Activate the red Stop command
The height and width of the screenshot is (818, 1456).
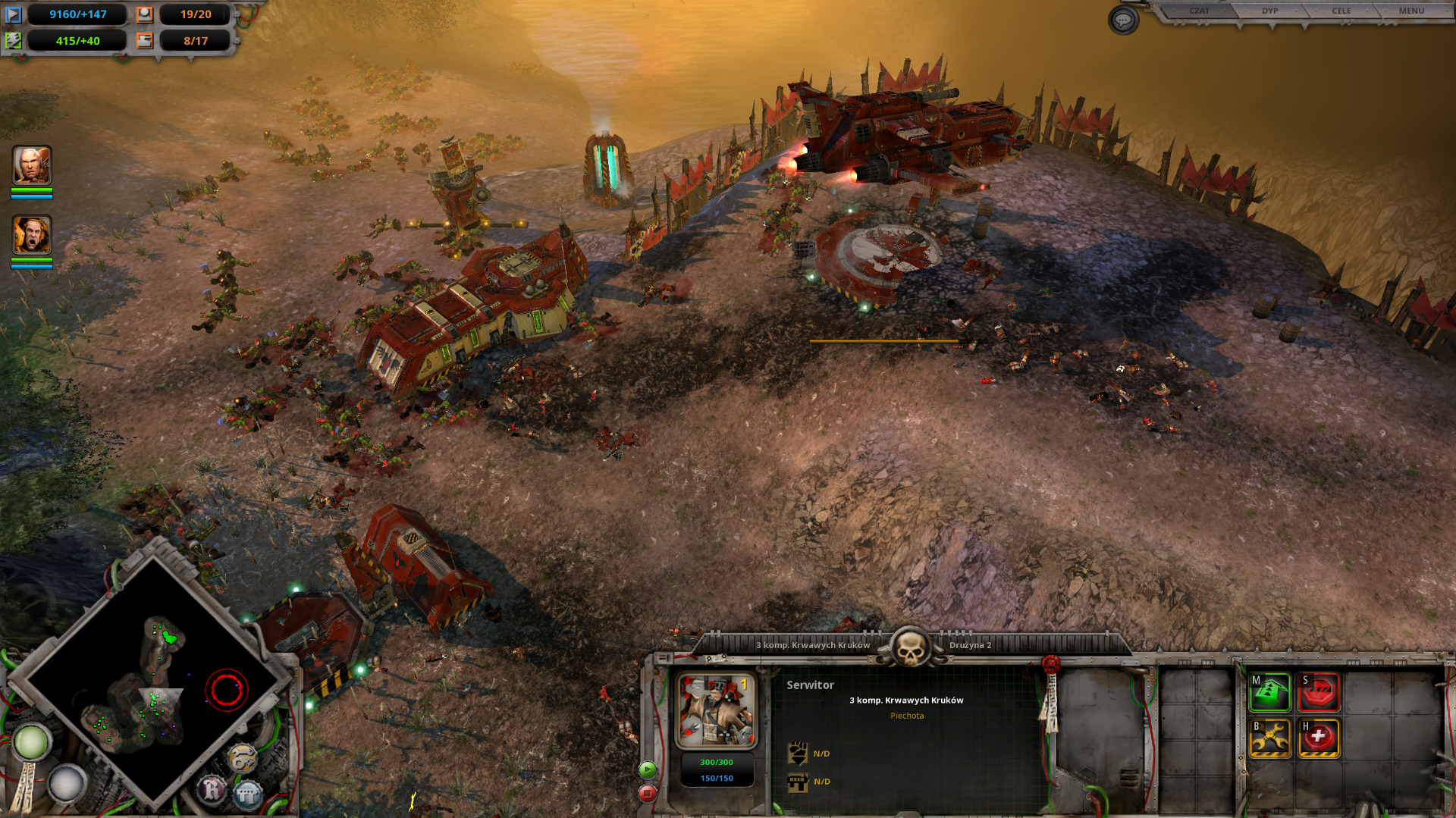pos(1319,692)
